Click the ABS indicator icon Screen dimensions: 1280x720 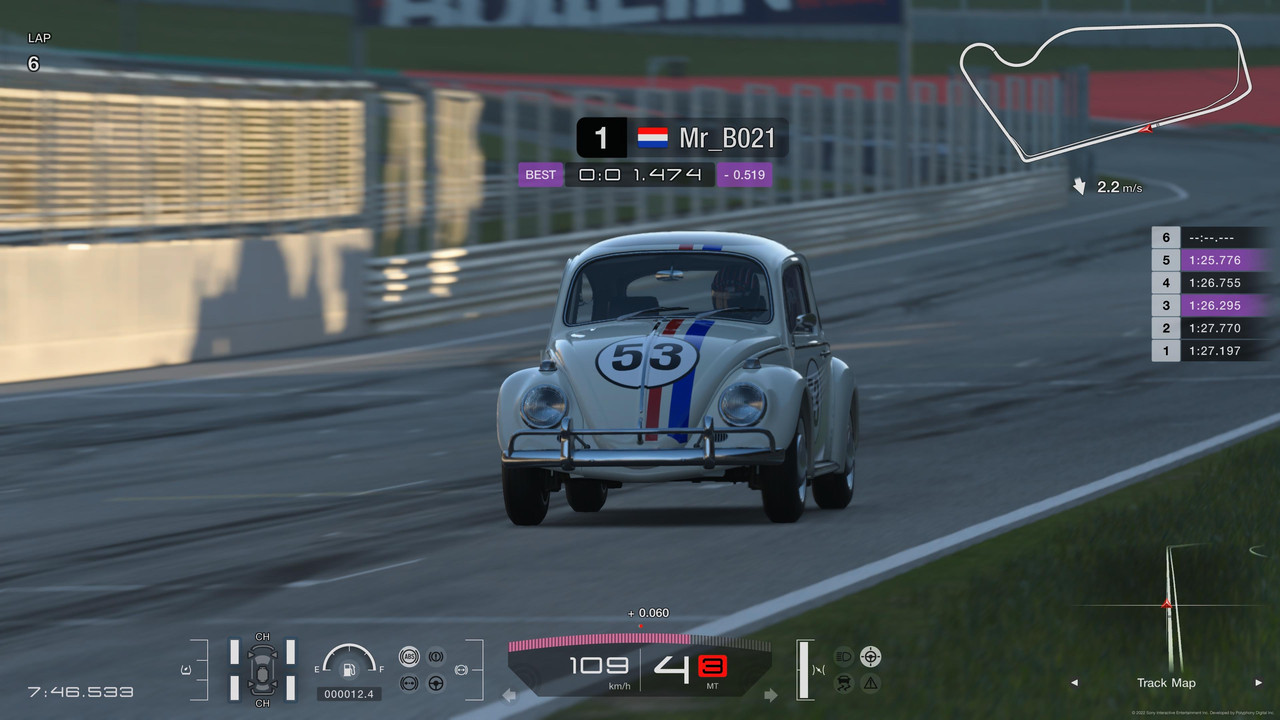(408, 656)
